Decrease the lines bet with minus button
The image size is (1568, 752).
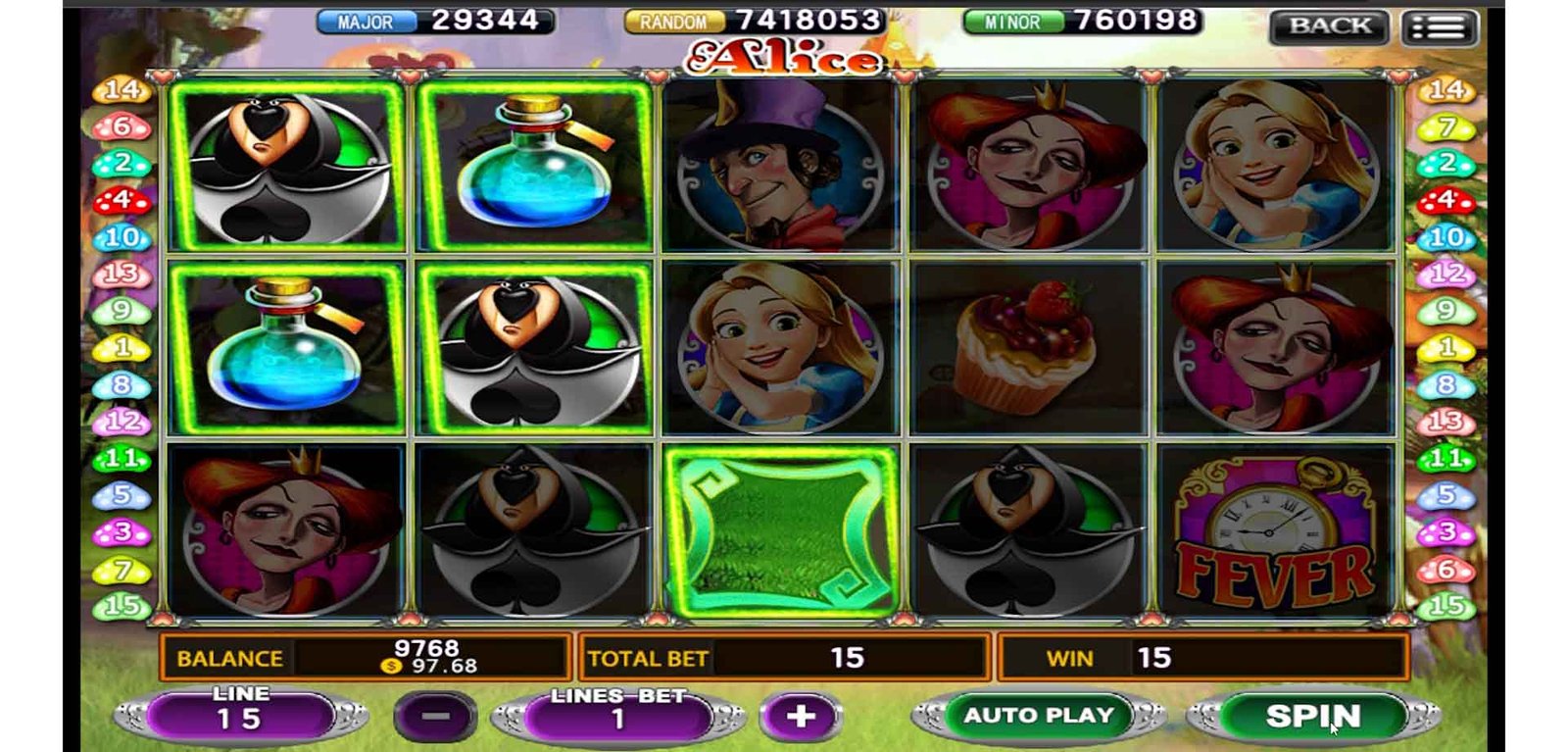pos(435,716)
